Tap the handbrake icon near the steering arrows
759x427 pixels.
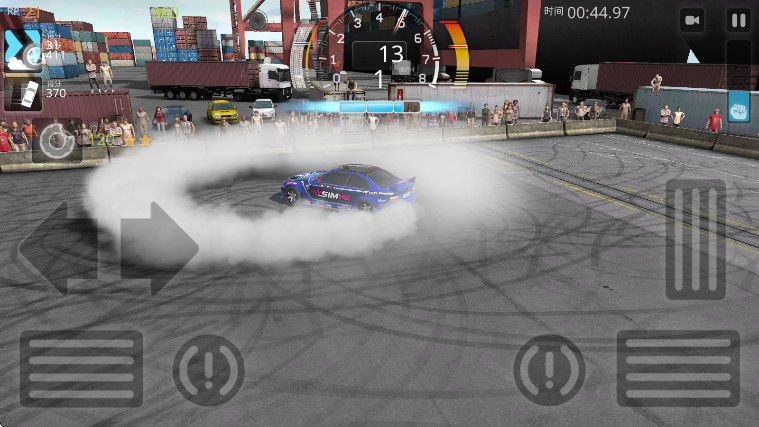click(x=208, y=369)
